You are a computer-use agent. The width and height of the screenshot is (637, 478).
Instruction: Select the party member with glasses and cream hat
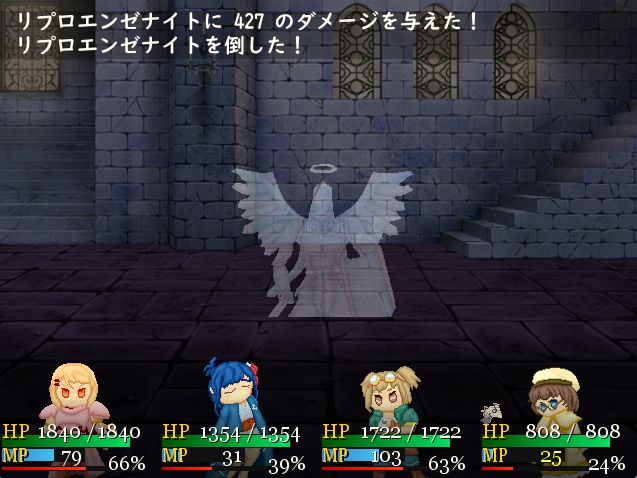click(x=553, y=395)
